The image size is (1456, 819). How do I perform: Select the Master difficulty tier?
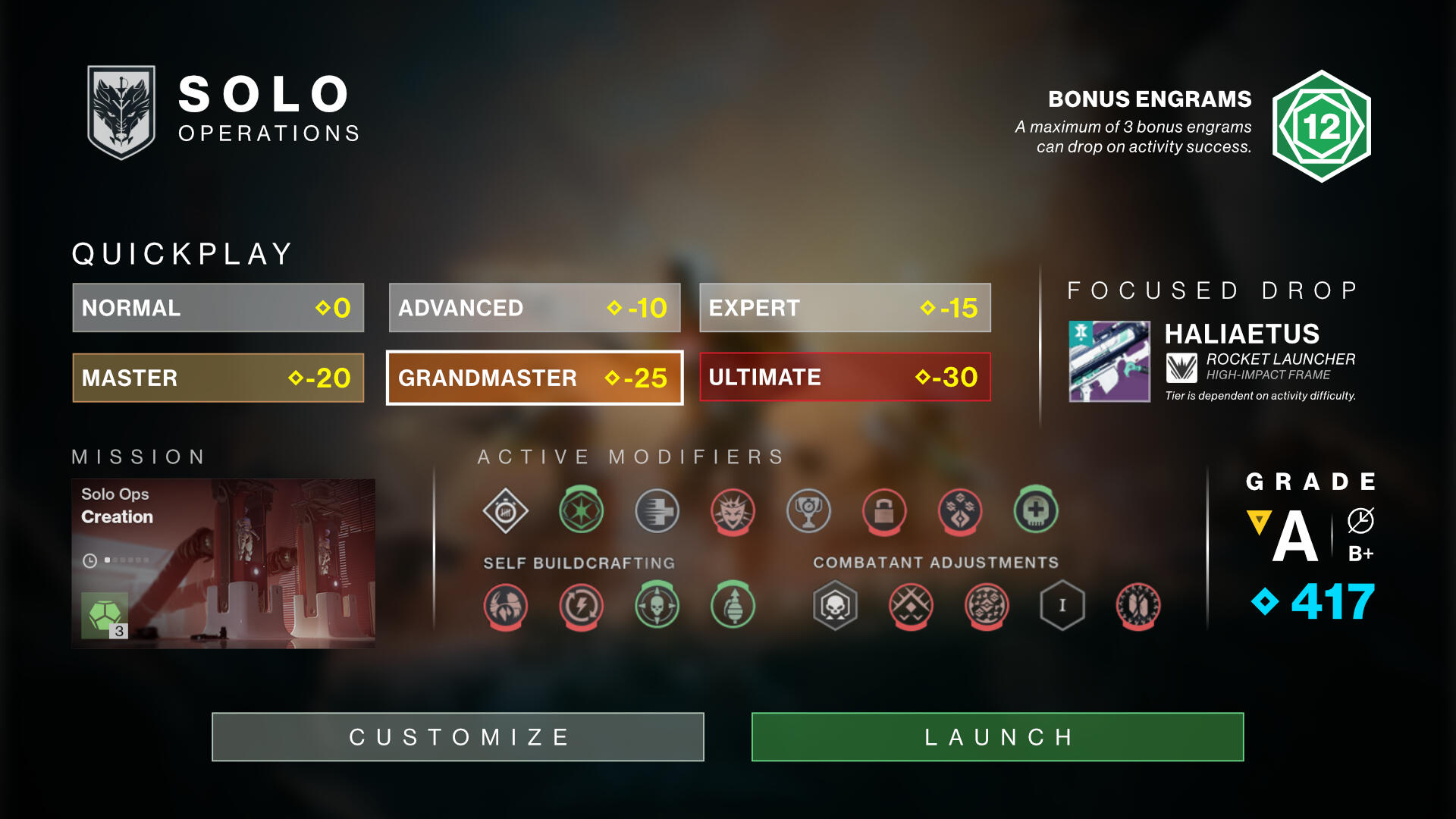pyautogui.click(x=218, y=378)
